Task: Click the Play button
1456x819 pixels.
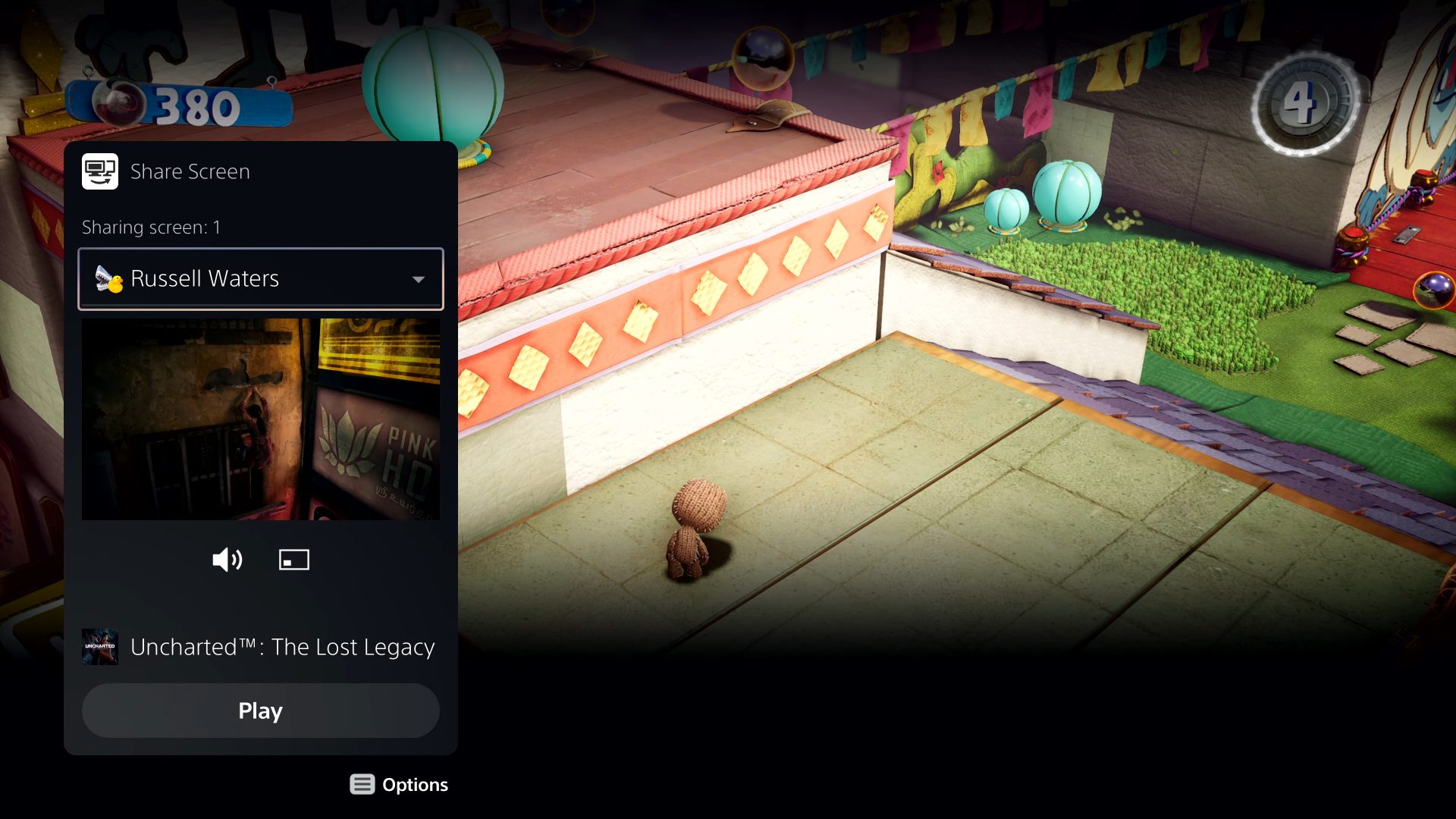Action: [x=261, y=711]
